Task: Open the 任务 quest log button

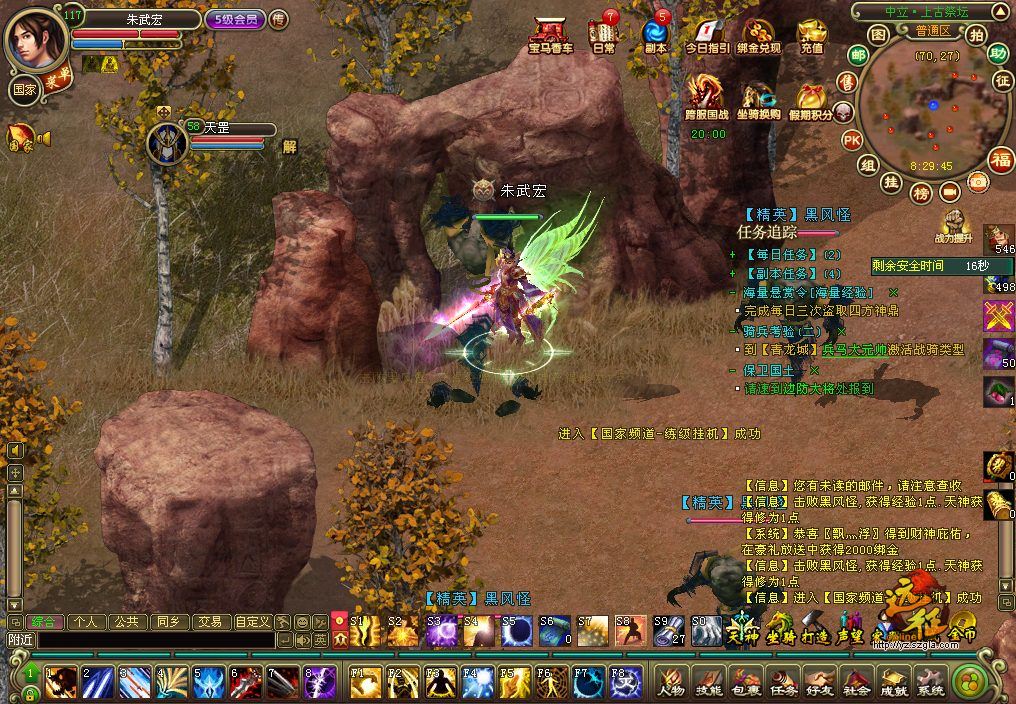Action: click(x=783, y=681)
